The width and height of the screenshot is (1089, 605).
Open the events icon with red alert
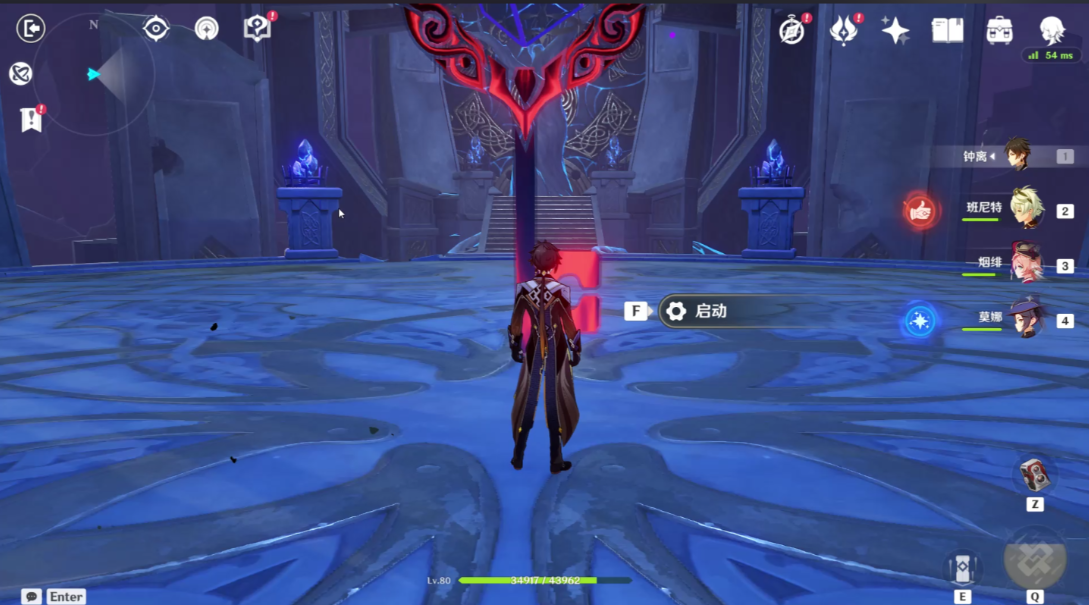coord(844,31)
